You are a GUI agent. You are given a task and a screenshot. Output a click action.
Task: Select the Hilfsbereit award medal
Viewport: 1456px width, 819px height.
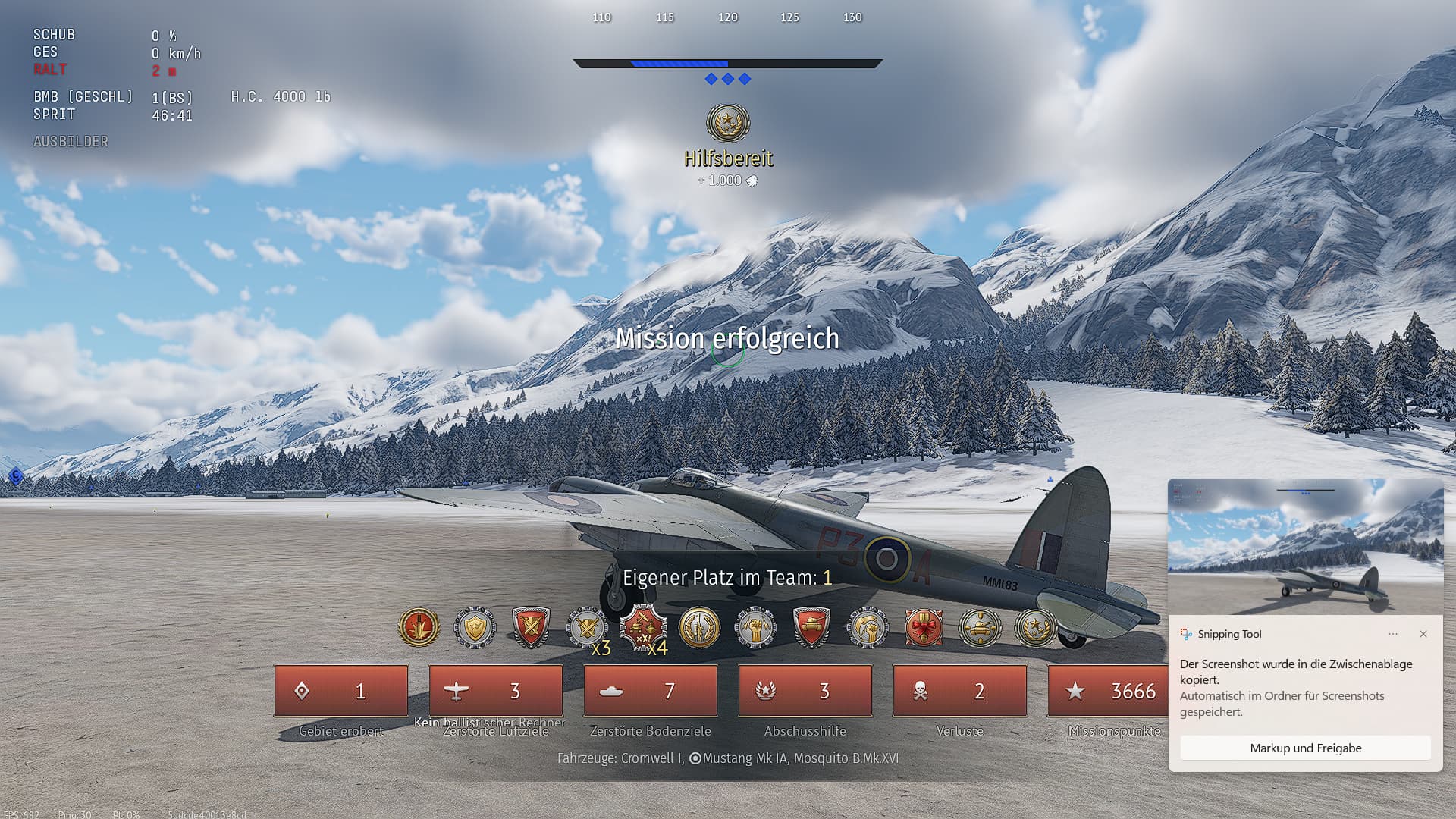[x=728, y=123]
